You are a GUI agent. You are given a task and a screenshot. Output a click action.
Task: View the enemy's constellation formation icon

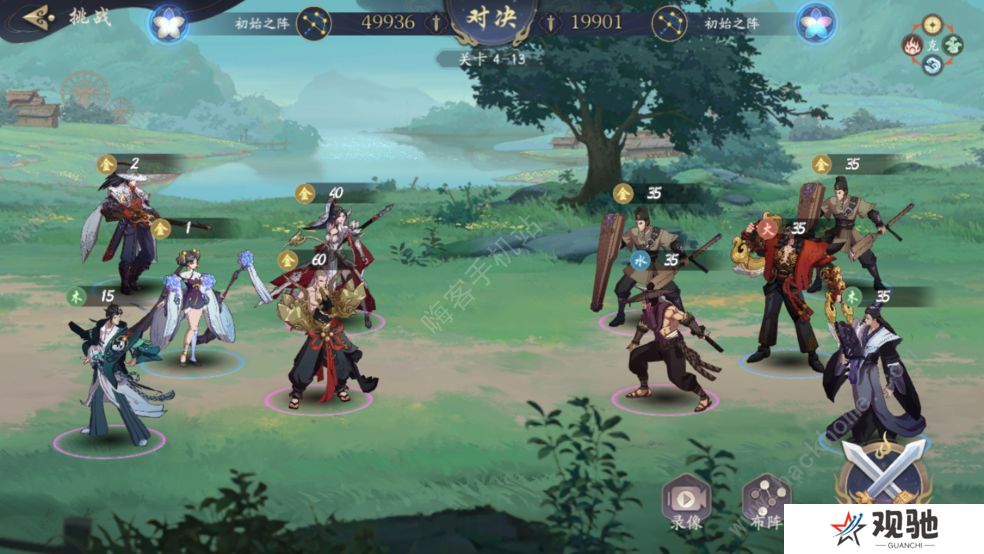(x=669, y=22)
